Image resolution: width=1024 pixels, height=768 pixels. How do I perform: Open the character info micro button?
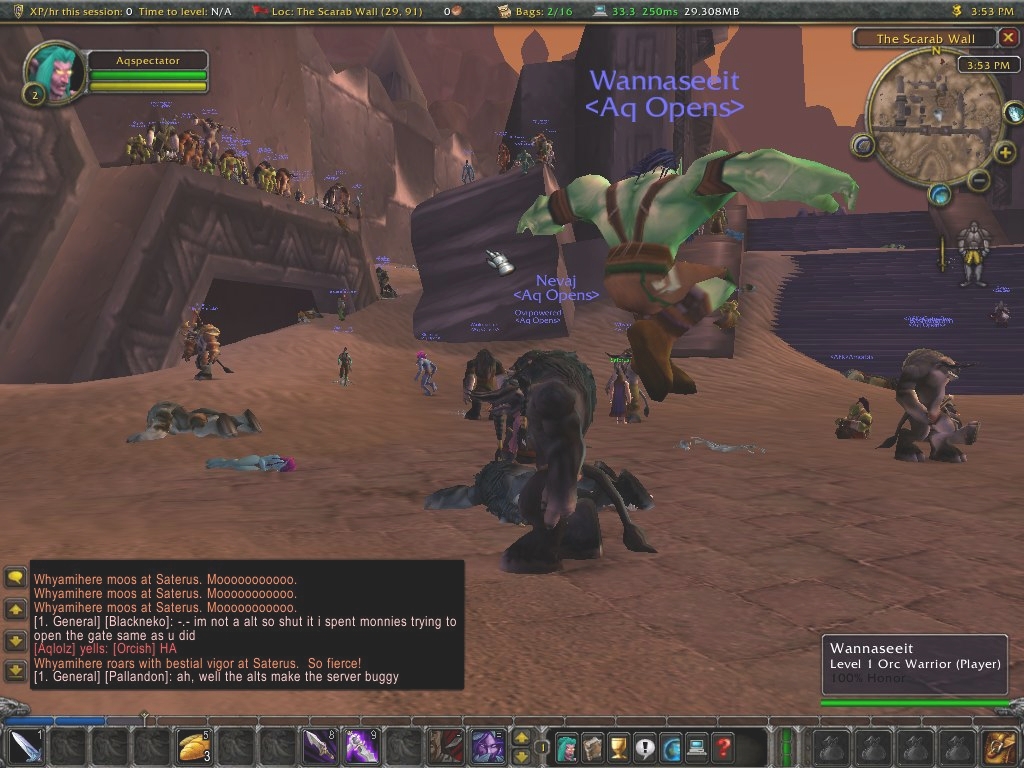coord(567,747)
